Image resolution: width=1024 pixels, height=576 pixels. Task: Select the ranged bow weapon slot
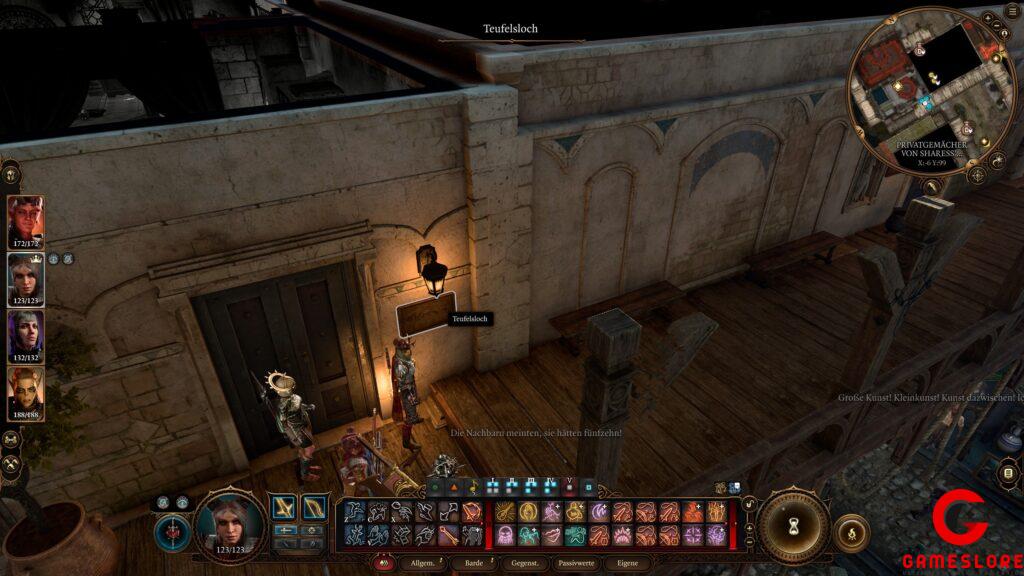314,508
